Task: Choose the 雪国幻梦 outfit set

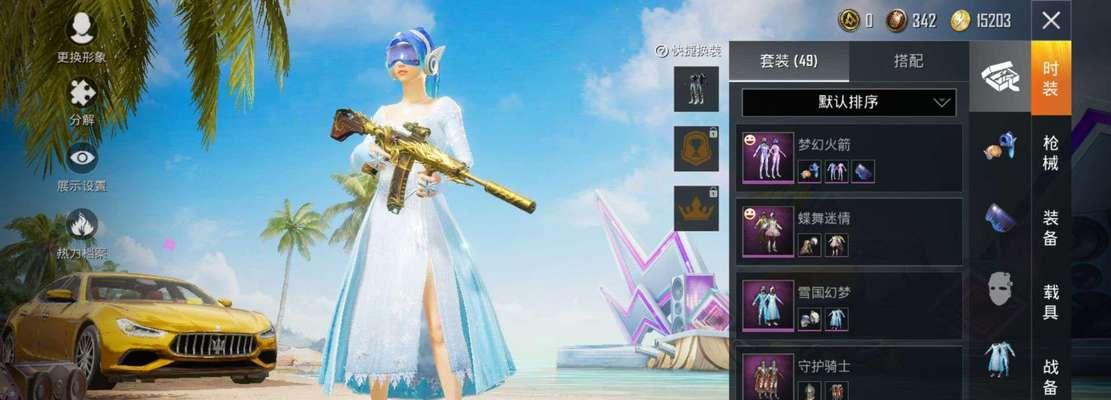Action: (x=849, y=305)
